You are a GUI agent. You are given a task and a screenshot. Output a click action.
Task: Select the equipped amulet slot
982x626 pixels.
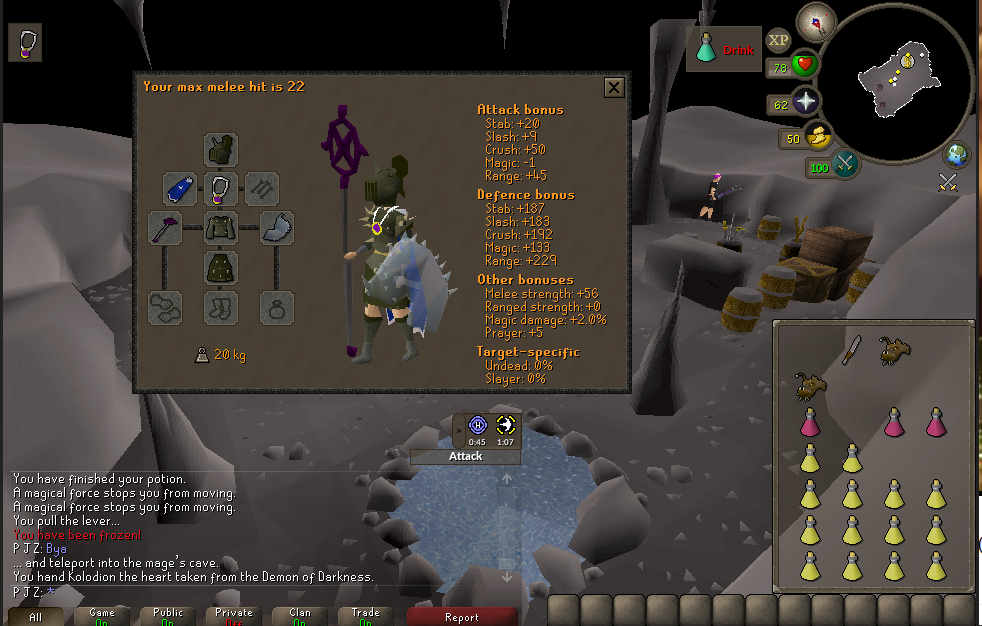point(221,189)
